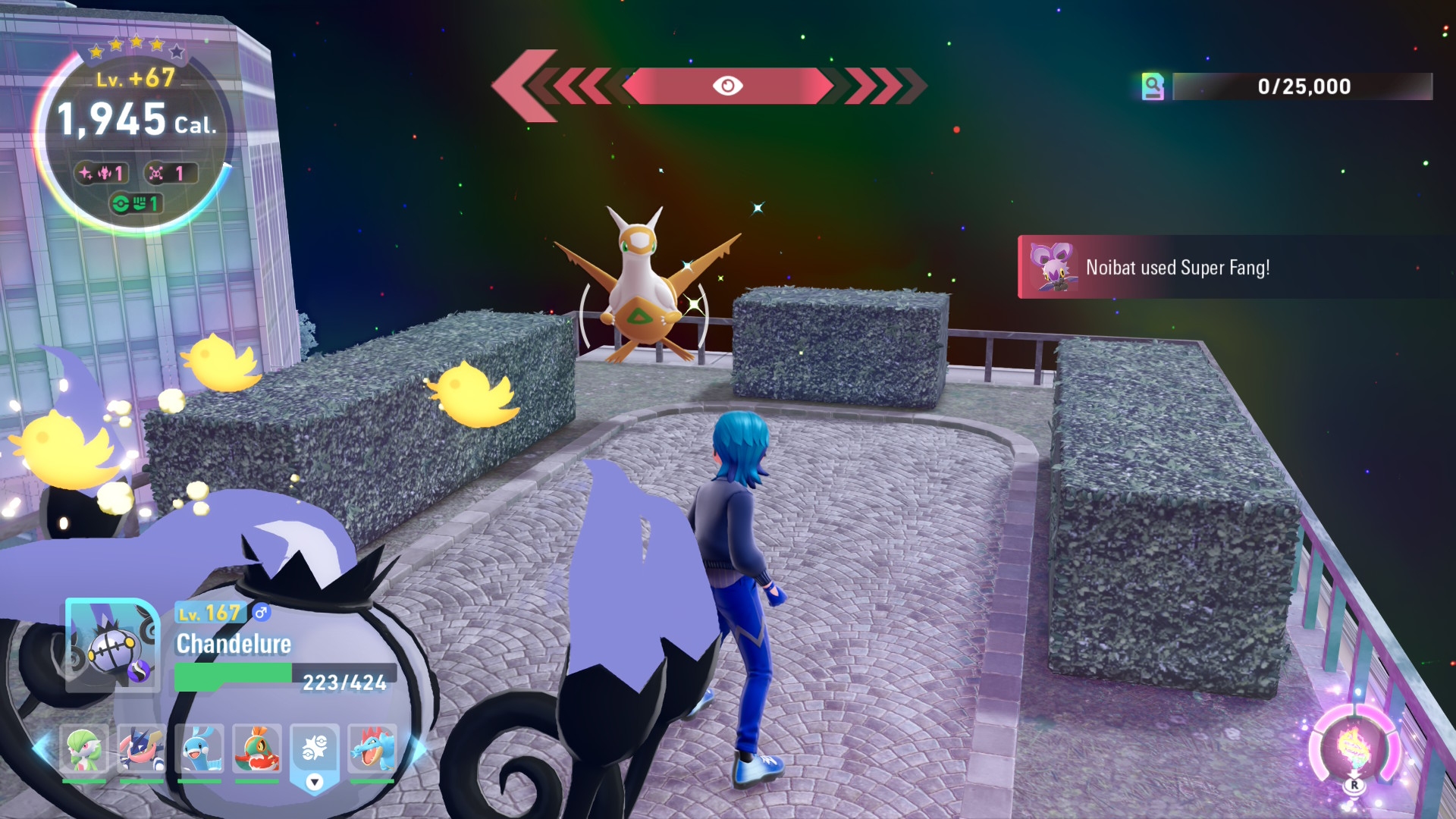Switch to Greninja party slot

coord(141,749)
